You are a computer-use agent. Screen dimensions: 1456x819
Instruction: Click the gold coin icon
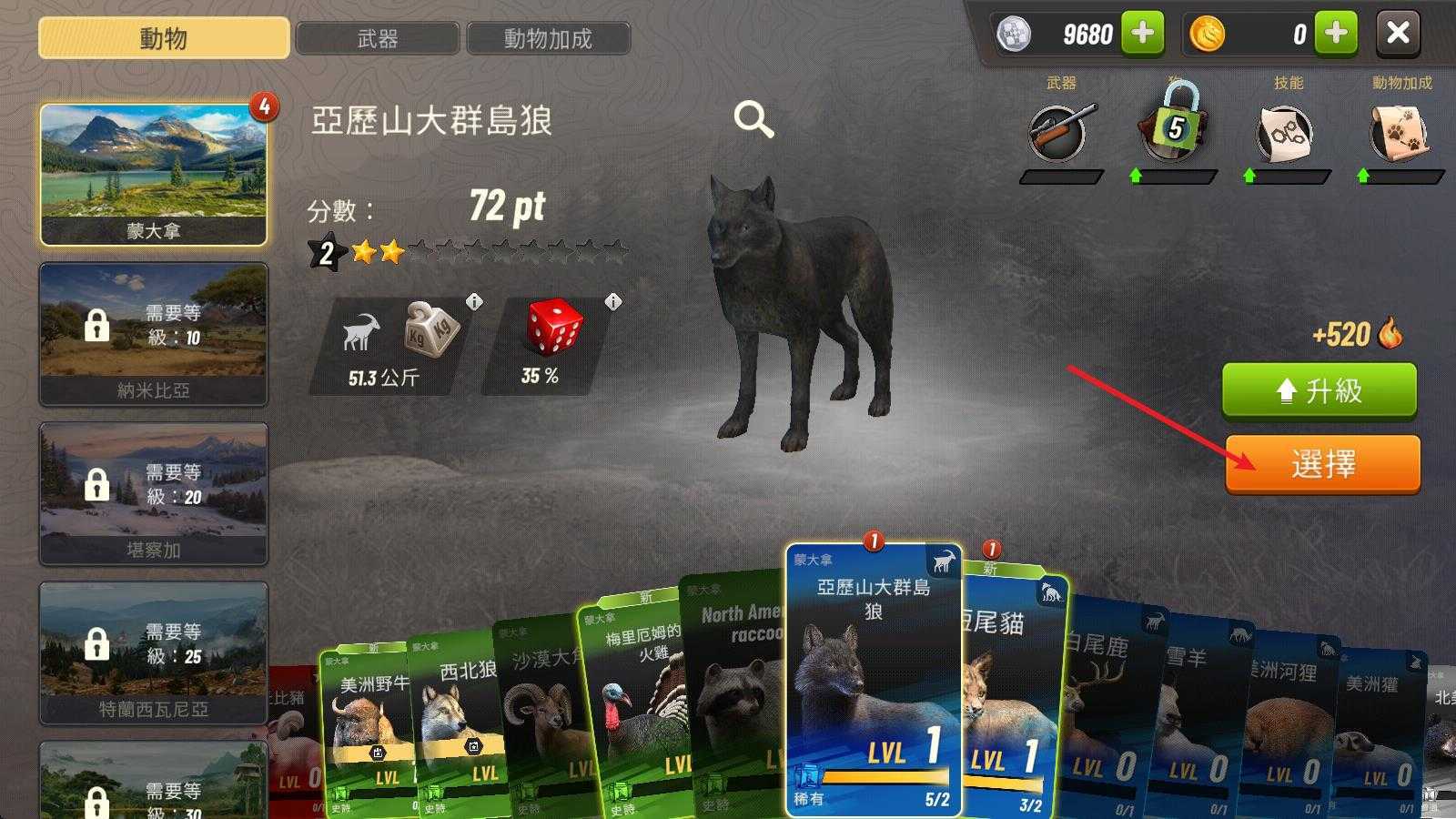(1208, 35)
